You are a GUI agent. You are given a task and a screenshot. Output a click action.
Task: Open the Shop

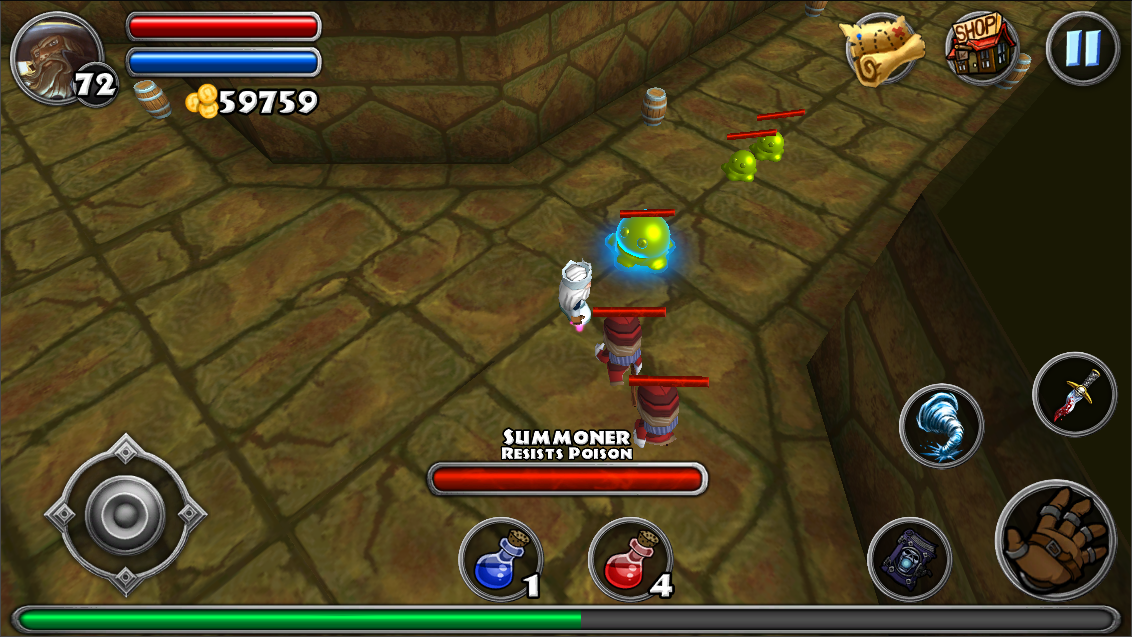click(x=982, y=47)
